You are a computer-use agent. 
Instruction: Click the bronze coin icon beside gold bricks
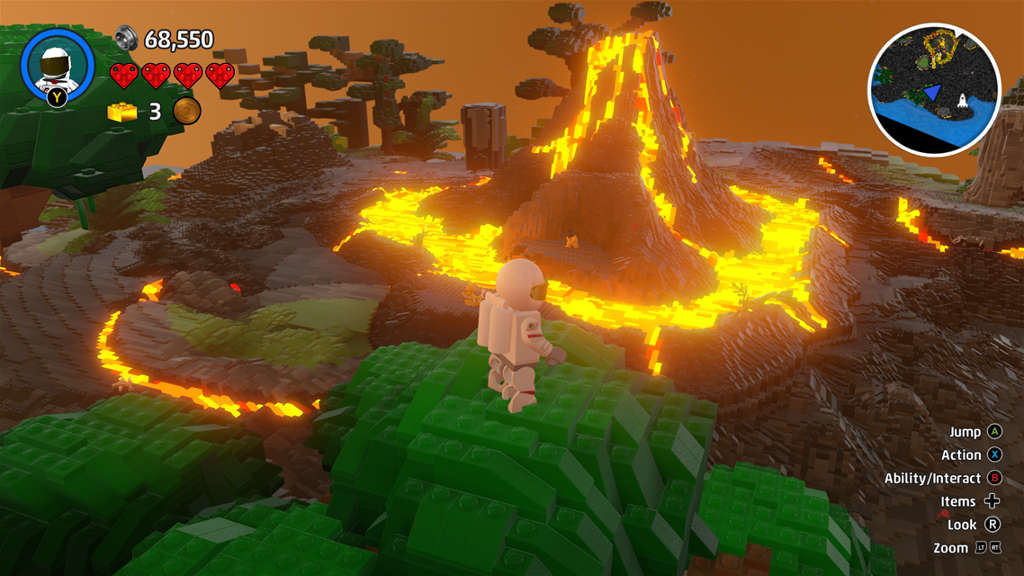click(186, 111)
